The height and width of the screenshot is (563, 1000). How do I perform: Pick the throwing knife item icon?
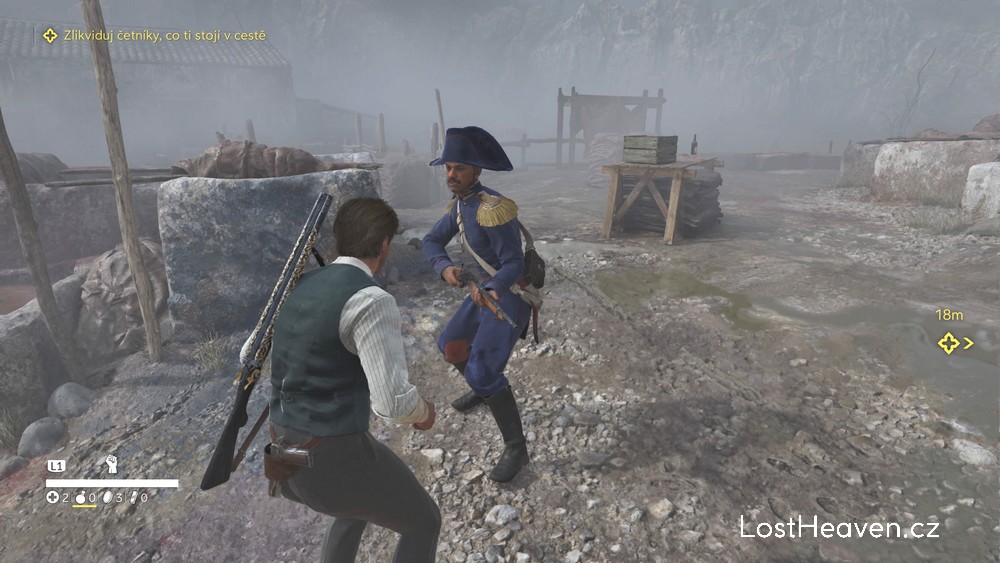pos(133,497)
